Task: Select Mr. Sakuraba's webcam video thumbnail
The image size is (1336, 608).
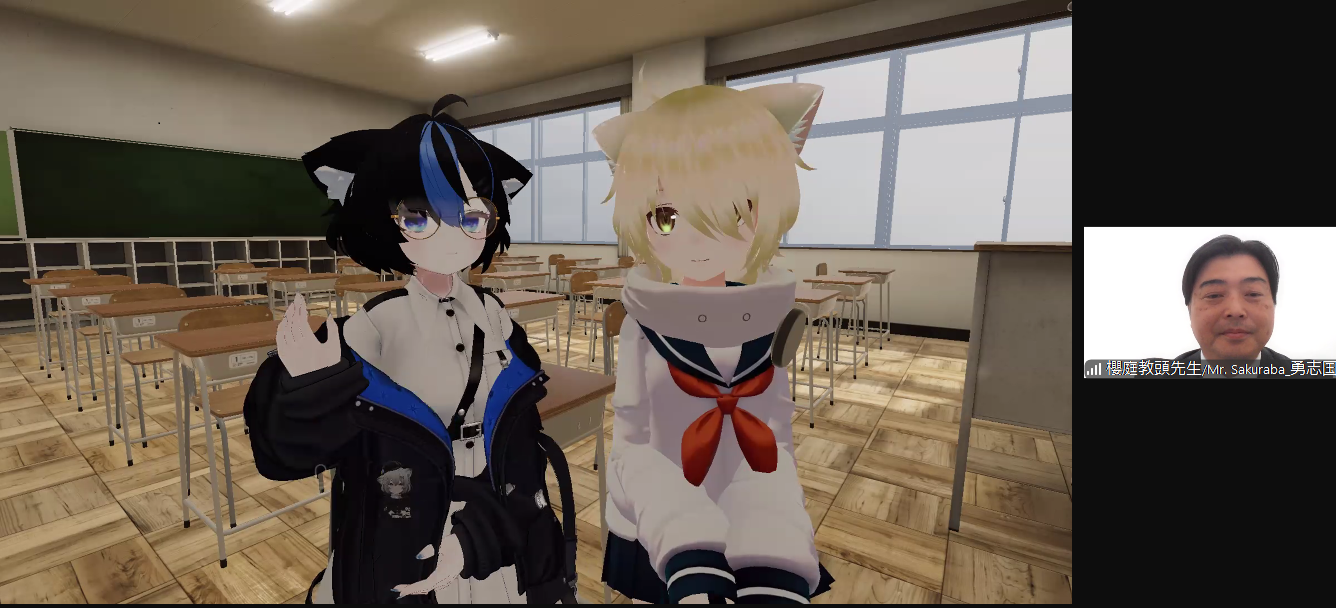Action: [x=1209, y=300]
